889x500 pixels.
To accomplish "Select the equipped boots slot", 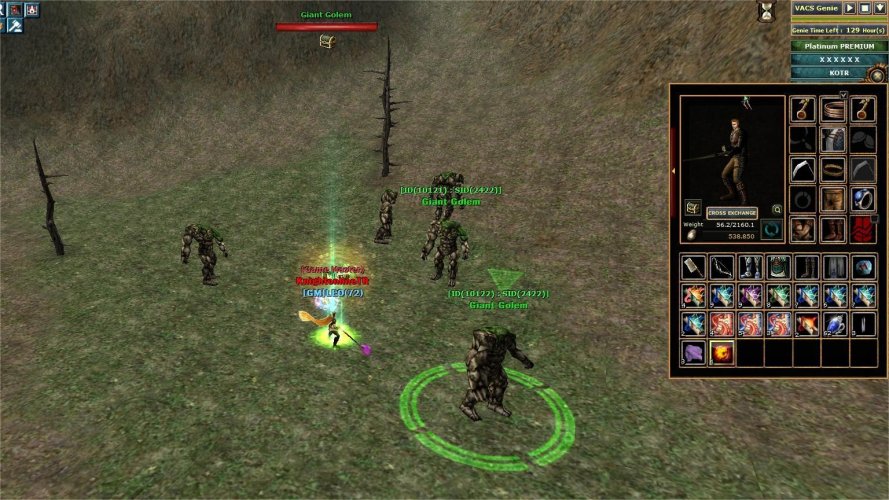I will point(833,230).
